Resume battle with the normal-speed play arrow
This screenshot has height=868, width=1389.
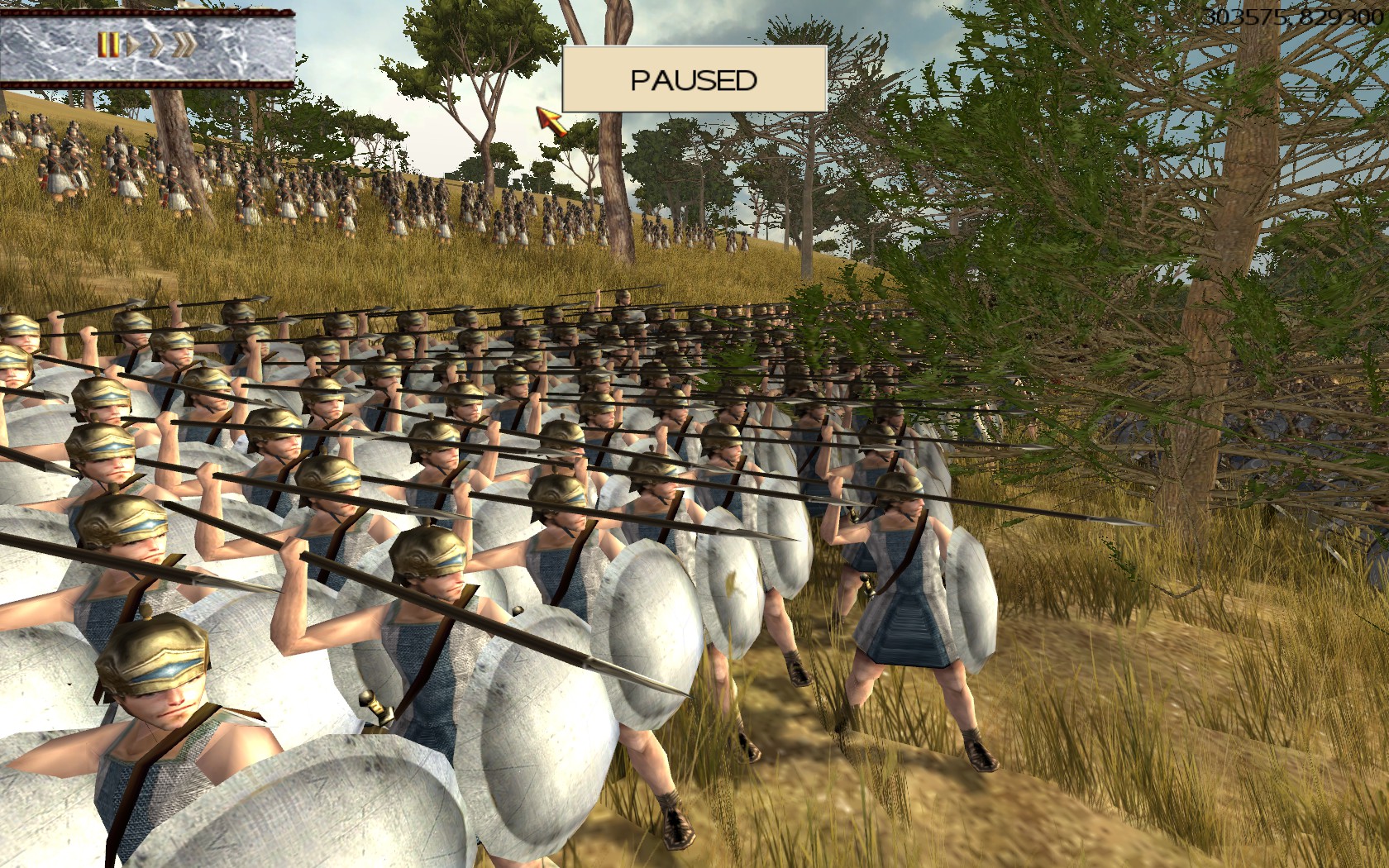click(x=132, y=45)
